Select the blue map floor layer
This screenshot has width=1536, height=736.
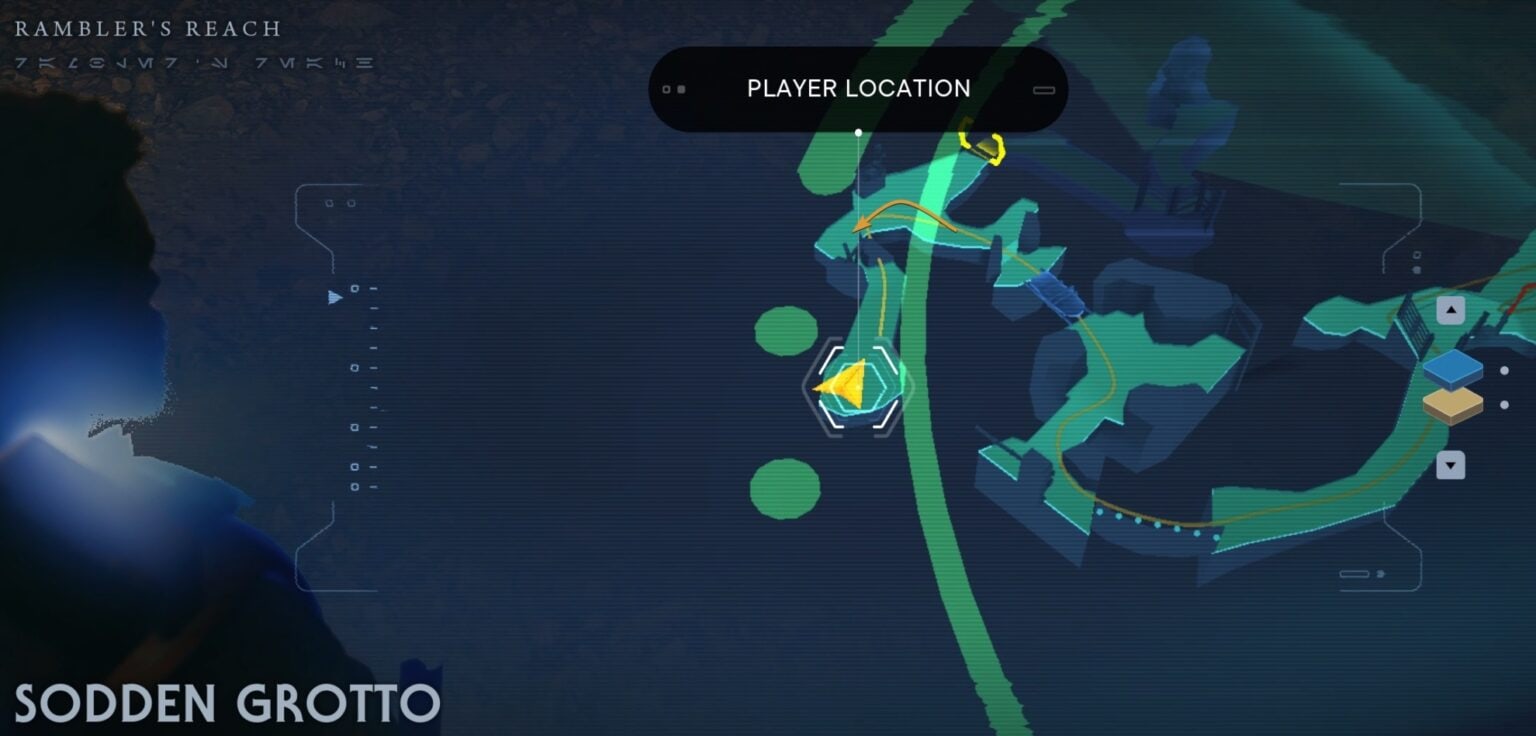point(1452,369)
